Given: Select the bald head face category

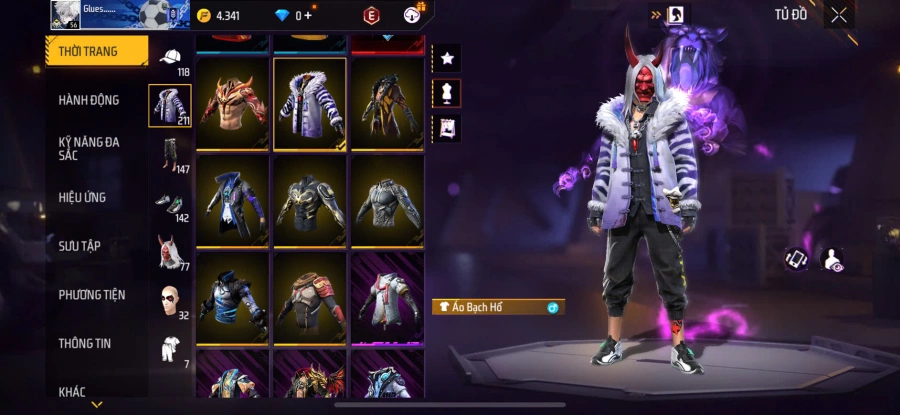Looking at the screenshot, I should tap(170, 300).
